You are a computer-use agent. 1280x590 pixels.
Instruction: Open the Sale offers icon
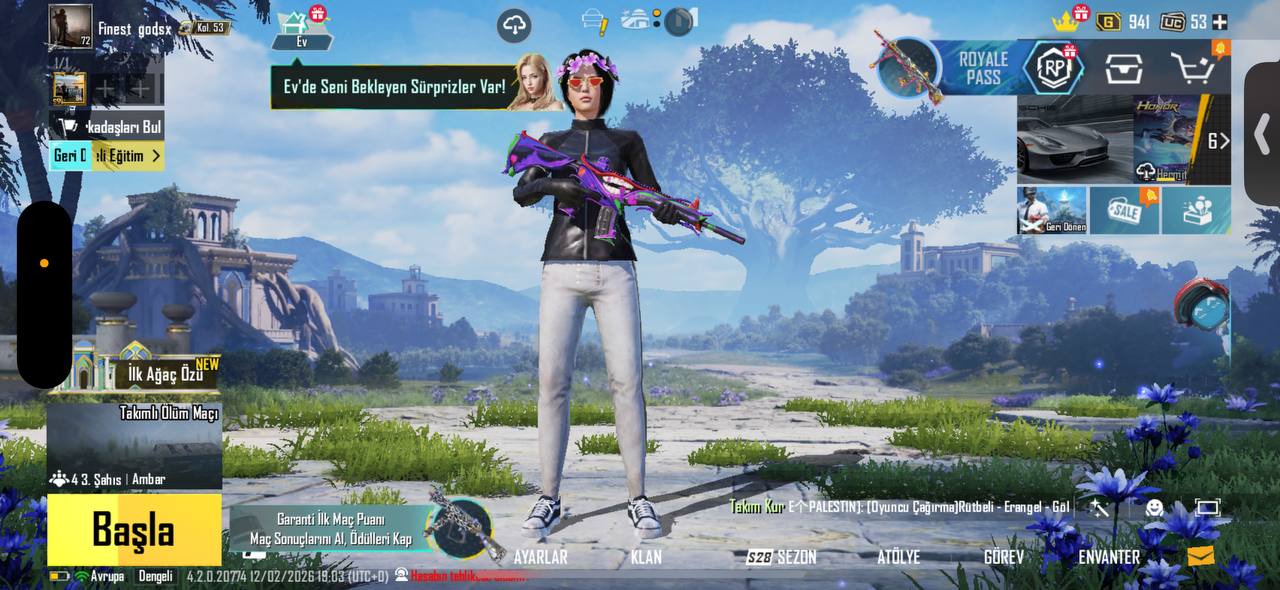[x=1124, y=210]
